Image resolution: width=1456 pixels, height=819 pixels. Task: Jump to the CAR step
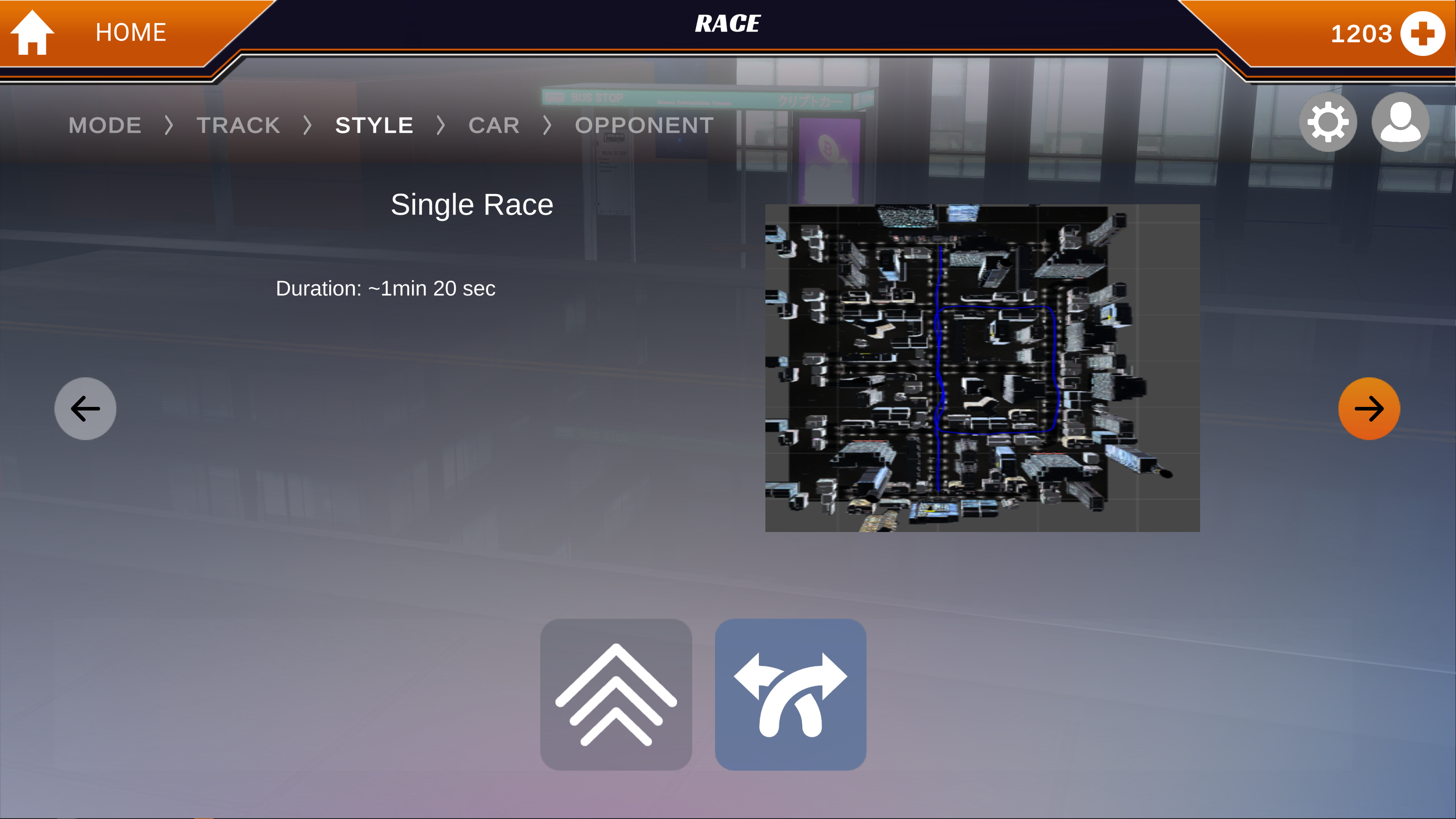(x=493, y=126)
